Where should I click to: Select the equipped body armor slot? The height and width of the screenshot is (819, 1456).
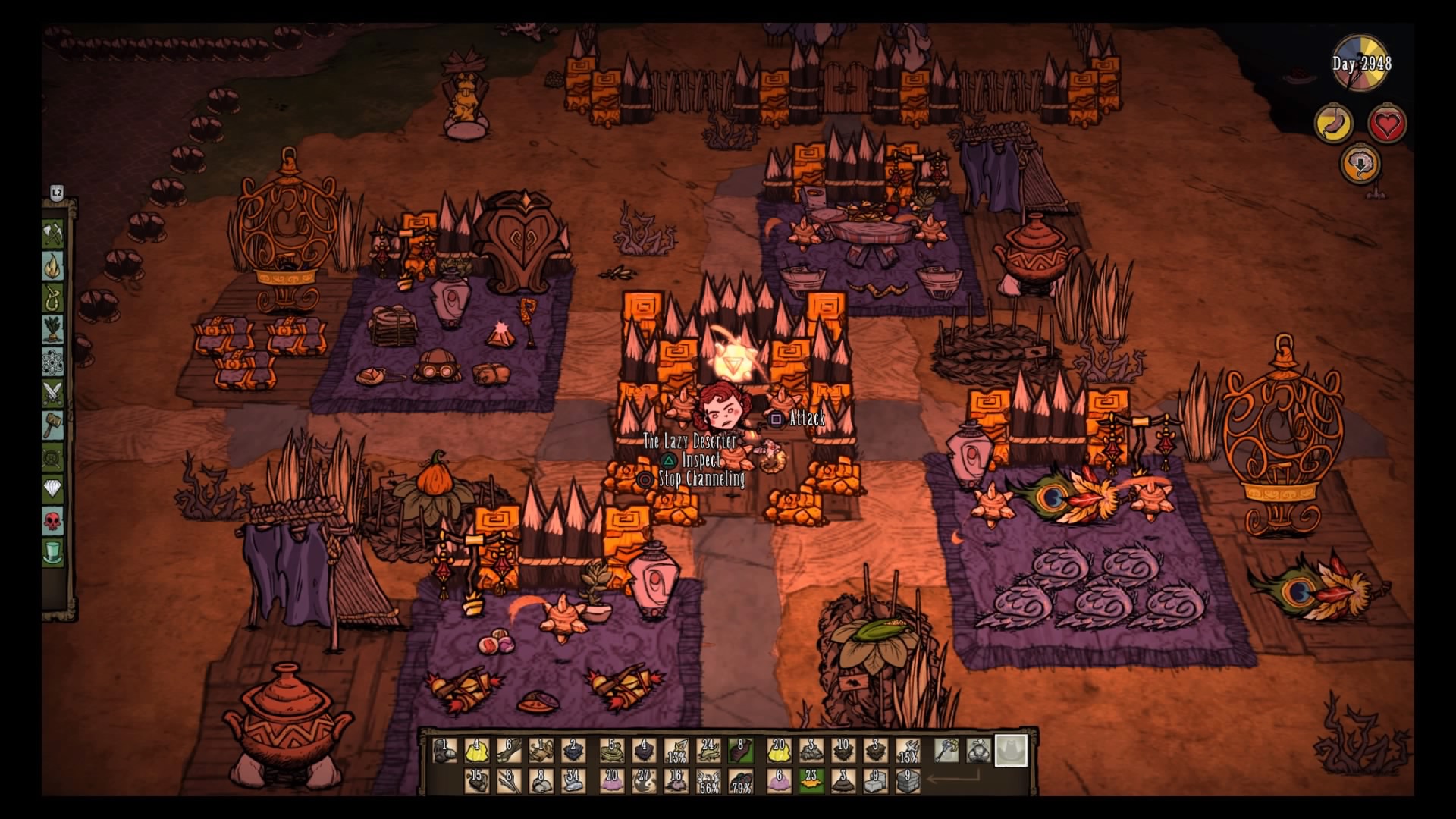coord(978,751)
